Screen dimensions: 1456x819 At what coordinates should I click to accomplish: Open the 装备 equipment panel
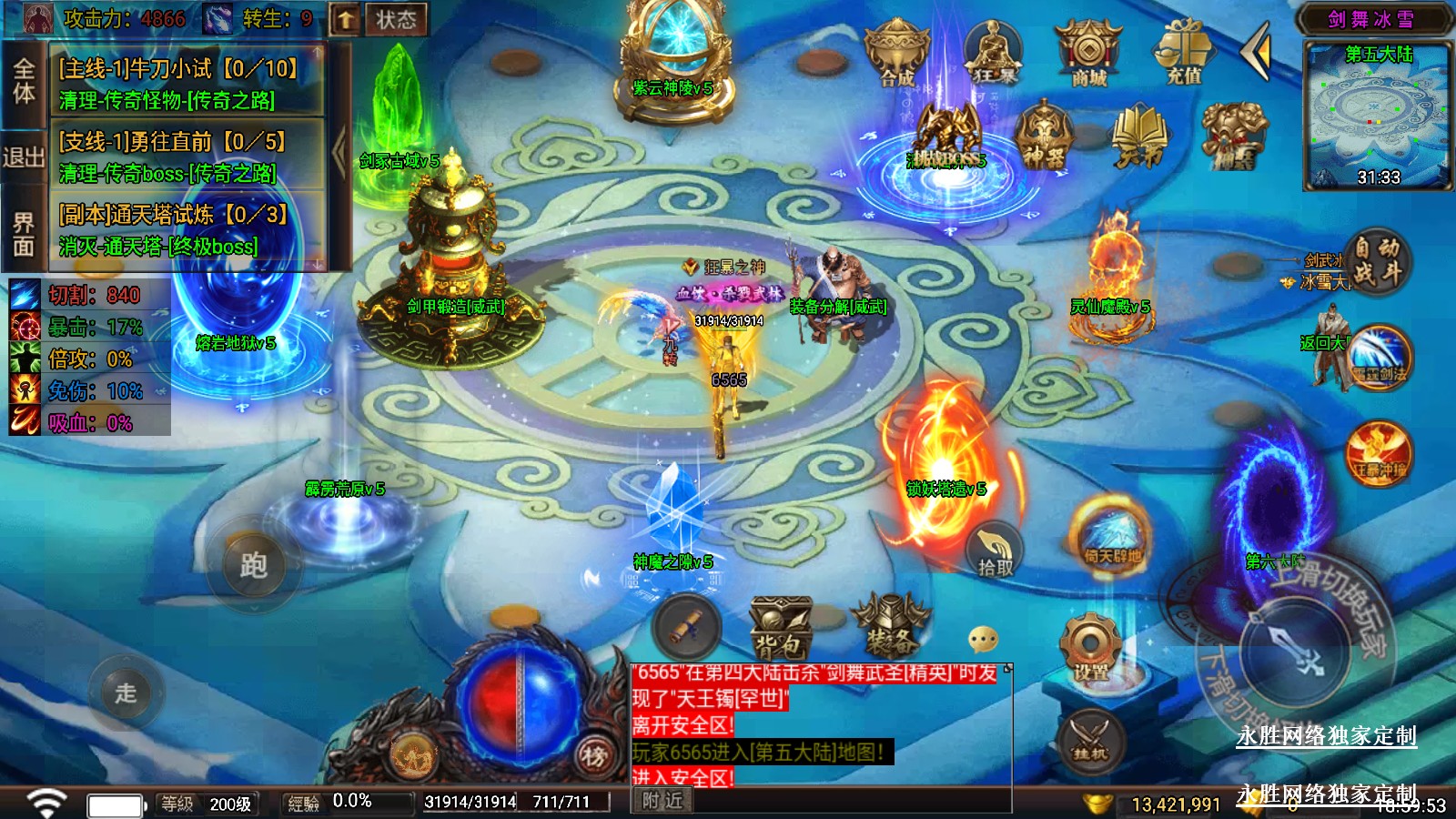click(x=890, y=626)
